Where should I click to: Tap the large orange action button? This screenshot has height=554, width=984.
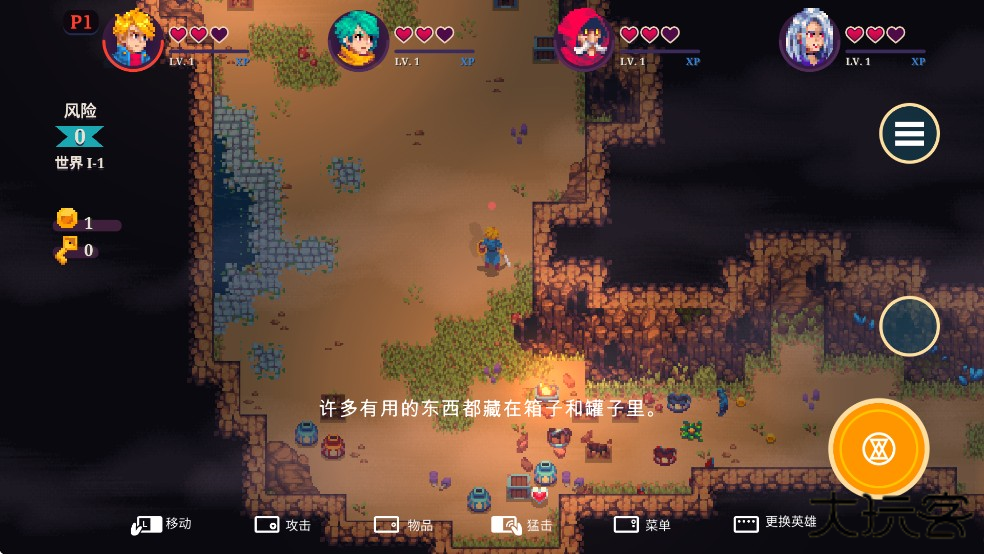(879, 449)
